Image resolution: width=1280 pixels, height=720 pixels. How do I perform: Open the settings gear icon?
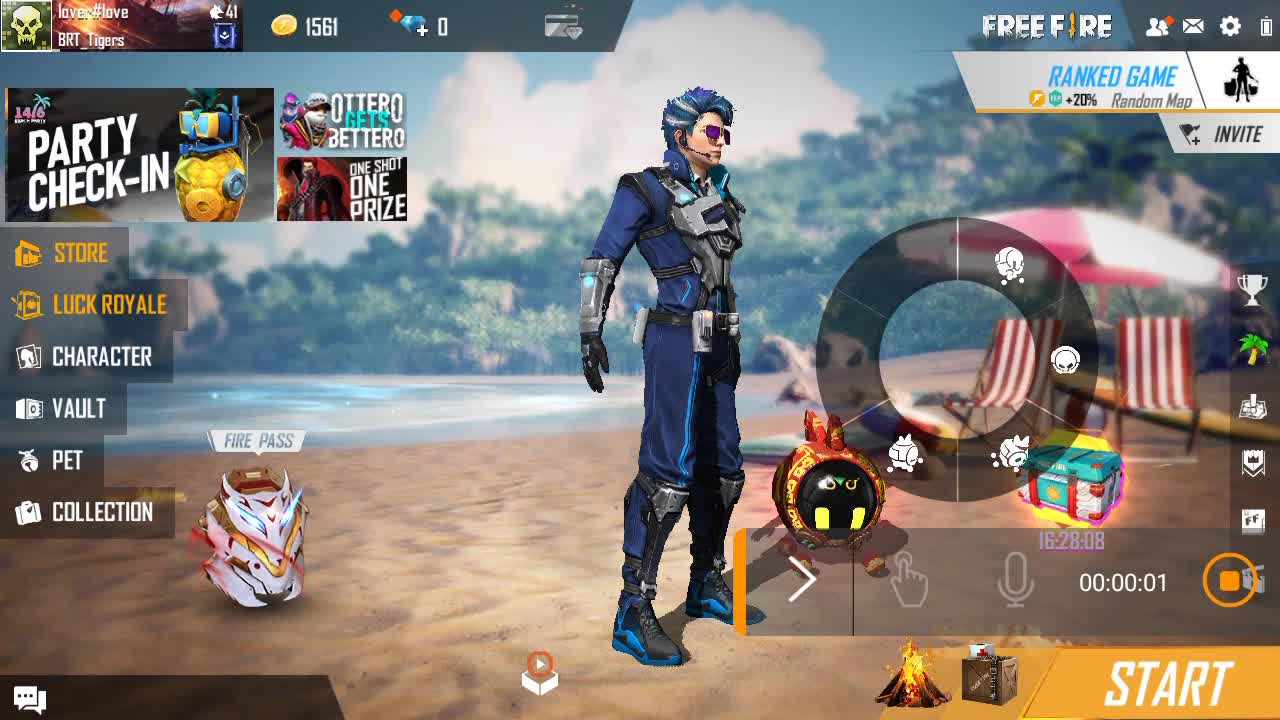(1230, 27)
